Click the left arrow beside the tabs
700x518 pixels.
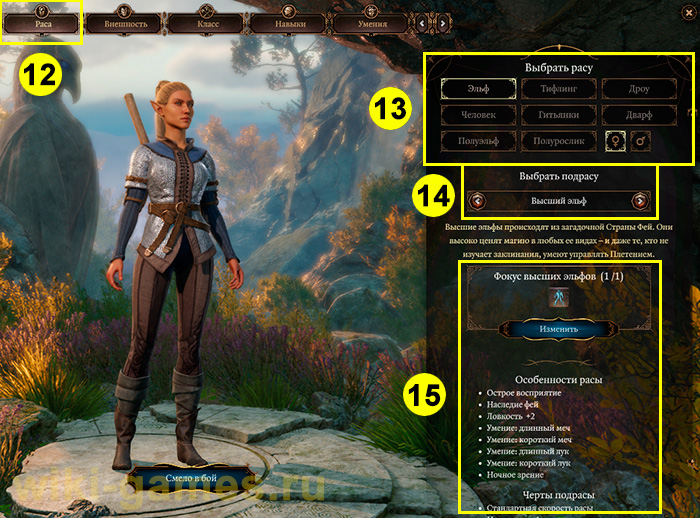[424, 21]
